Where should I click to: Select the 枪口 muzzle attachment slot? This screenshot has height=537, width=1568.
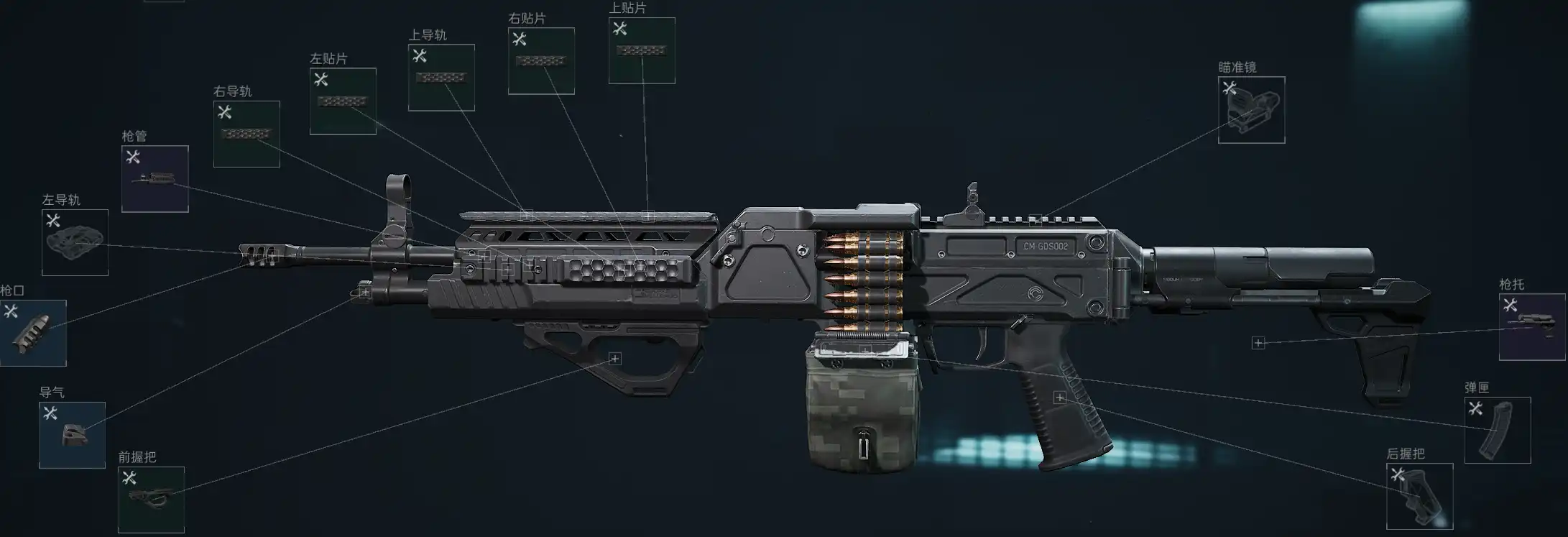(x=33, y=333)
